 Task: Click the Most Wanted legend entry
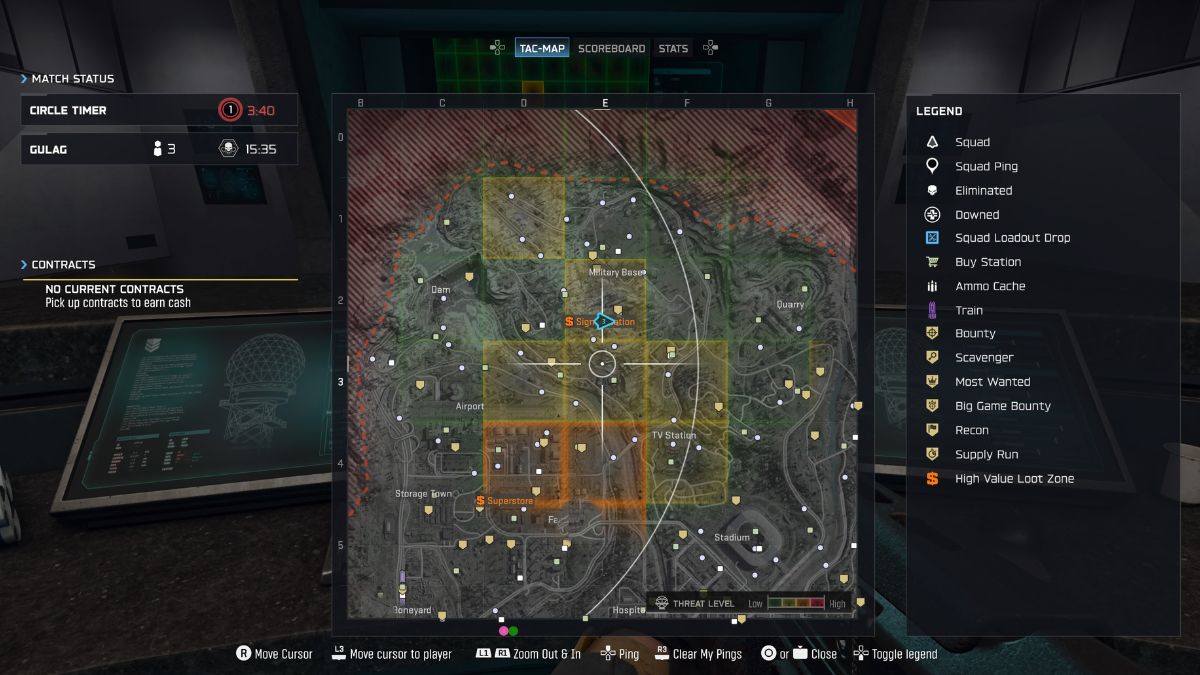[992, 382]
